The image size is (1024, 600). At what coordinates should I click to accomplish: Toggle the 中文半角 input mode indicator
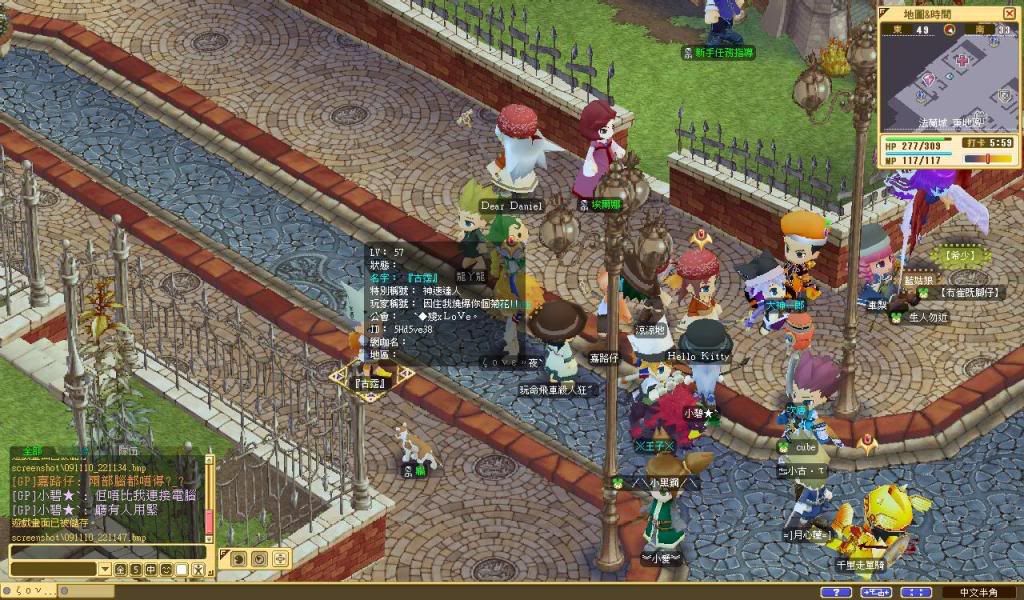click(x=980, y=592)
